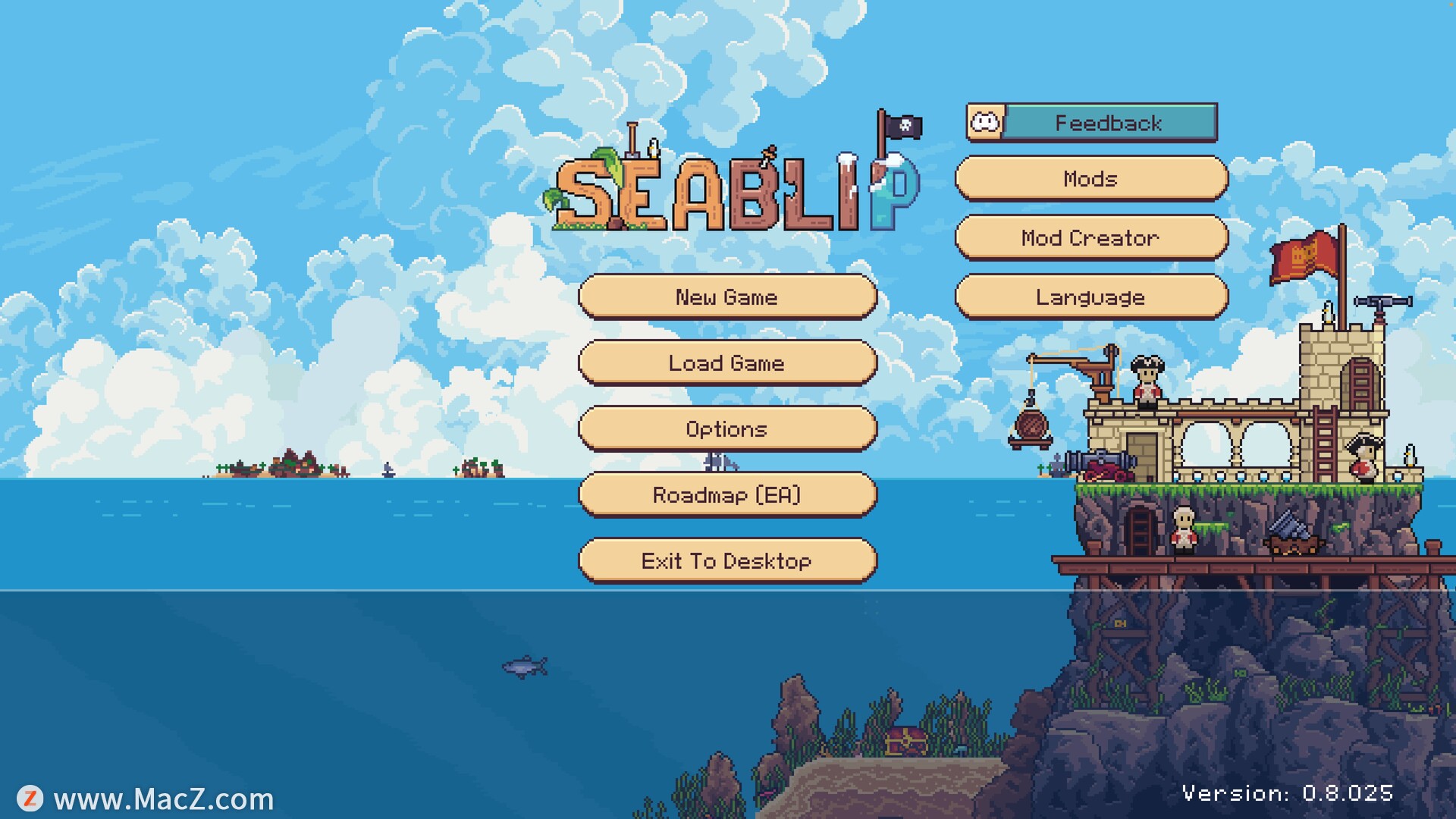This screenshot has width=1456, height=819.
Task: Choose Exit To Desktop
Action: point(726,560)
